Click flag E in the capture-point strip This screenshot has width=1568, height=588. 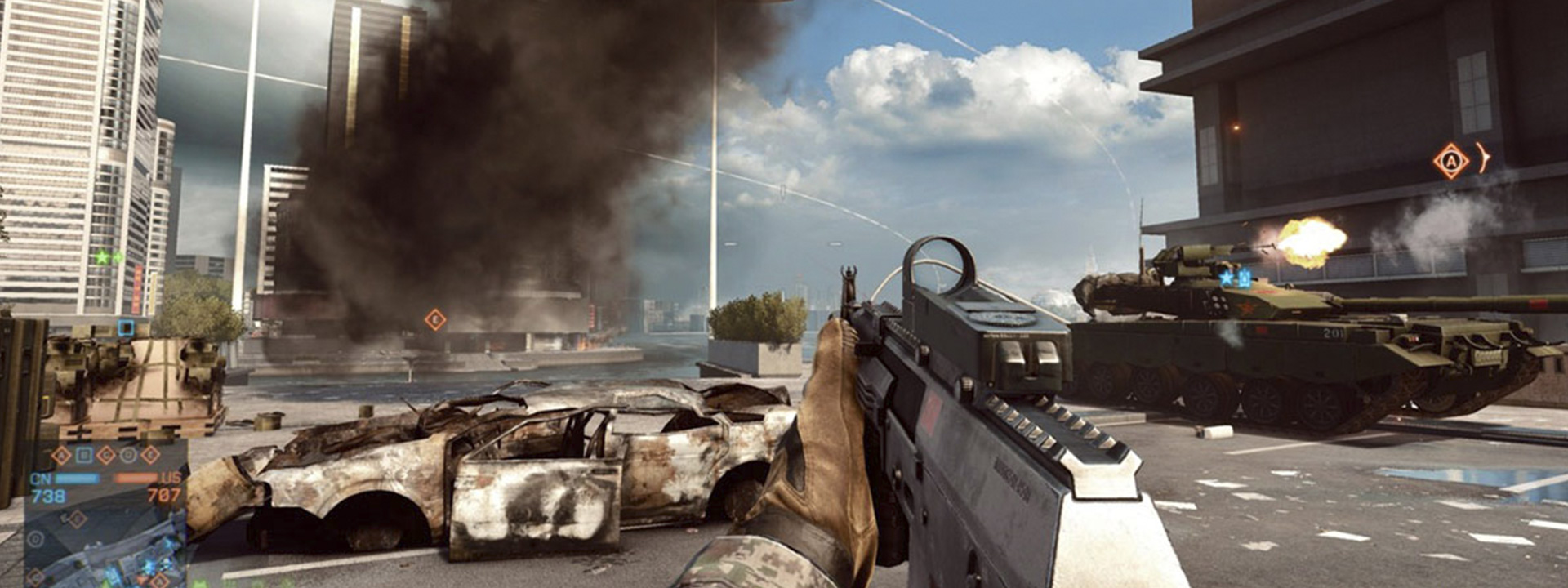tap(150, 456)
